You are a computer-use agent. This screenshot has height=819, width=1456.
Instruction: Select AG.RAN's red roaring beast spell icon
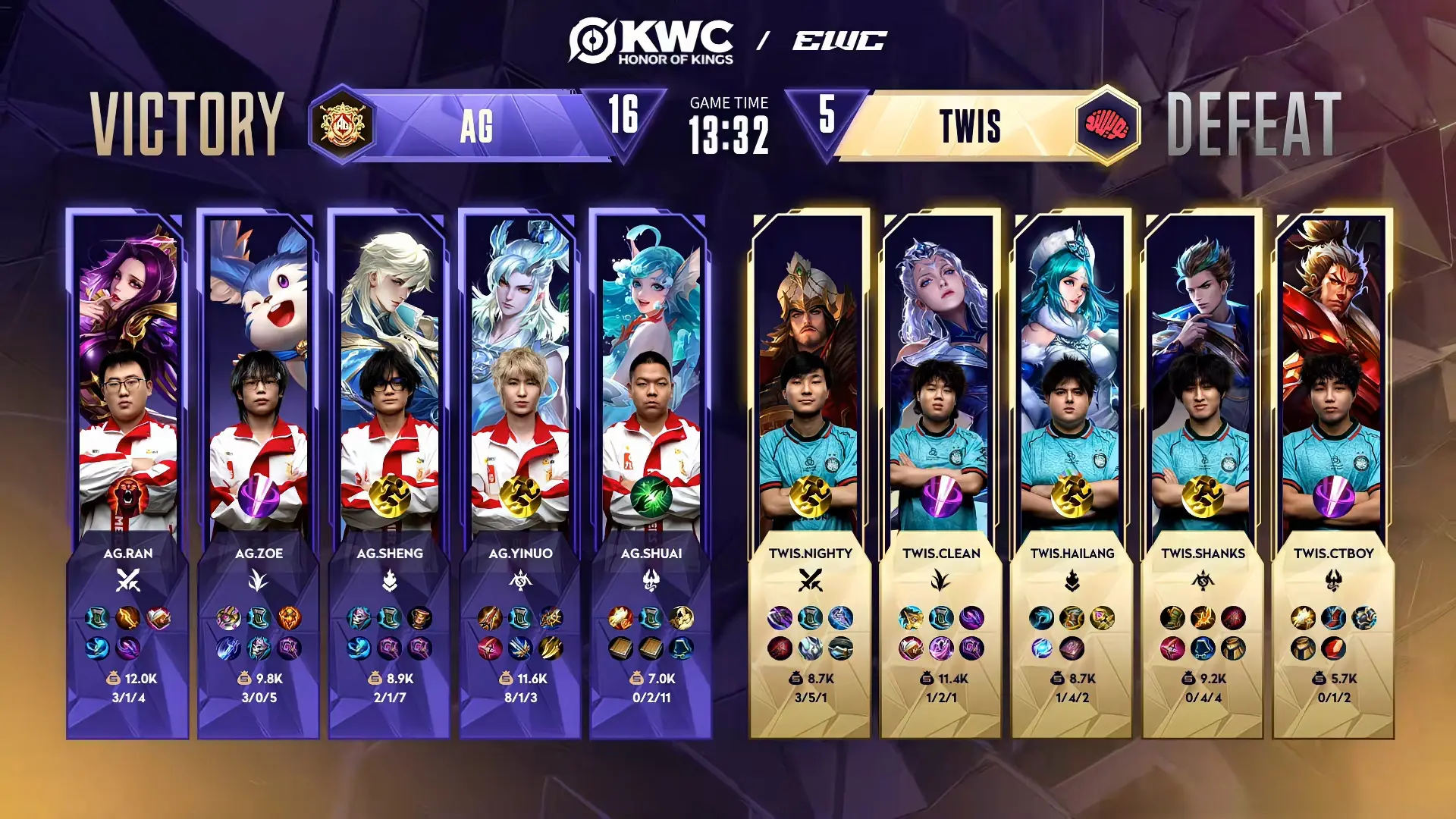click(x=127, y=498)
